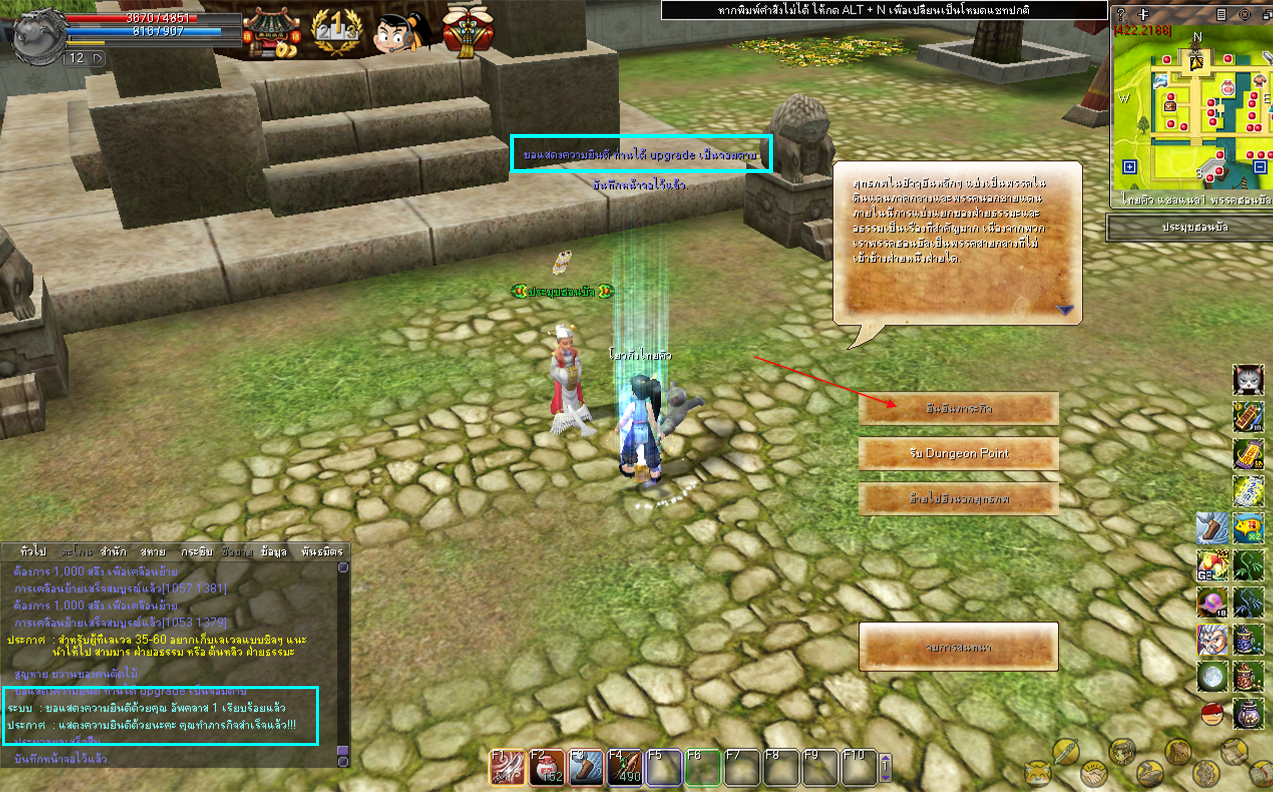The image size is (1273, 792).
Task: Use the red potion in slot F2
Action: point(547,768)
